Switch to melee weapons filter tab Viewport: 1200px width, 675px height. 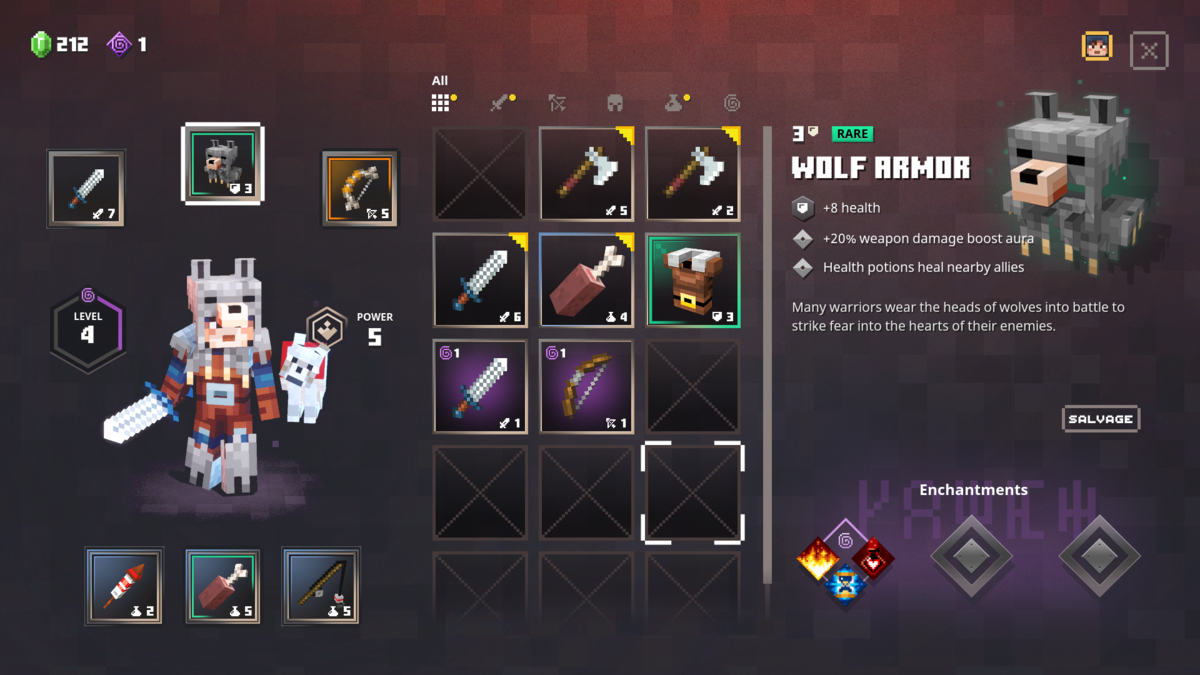coord(500,102)
